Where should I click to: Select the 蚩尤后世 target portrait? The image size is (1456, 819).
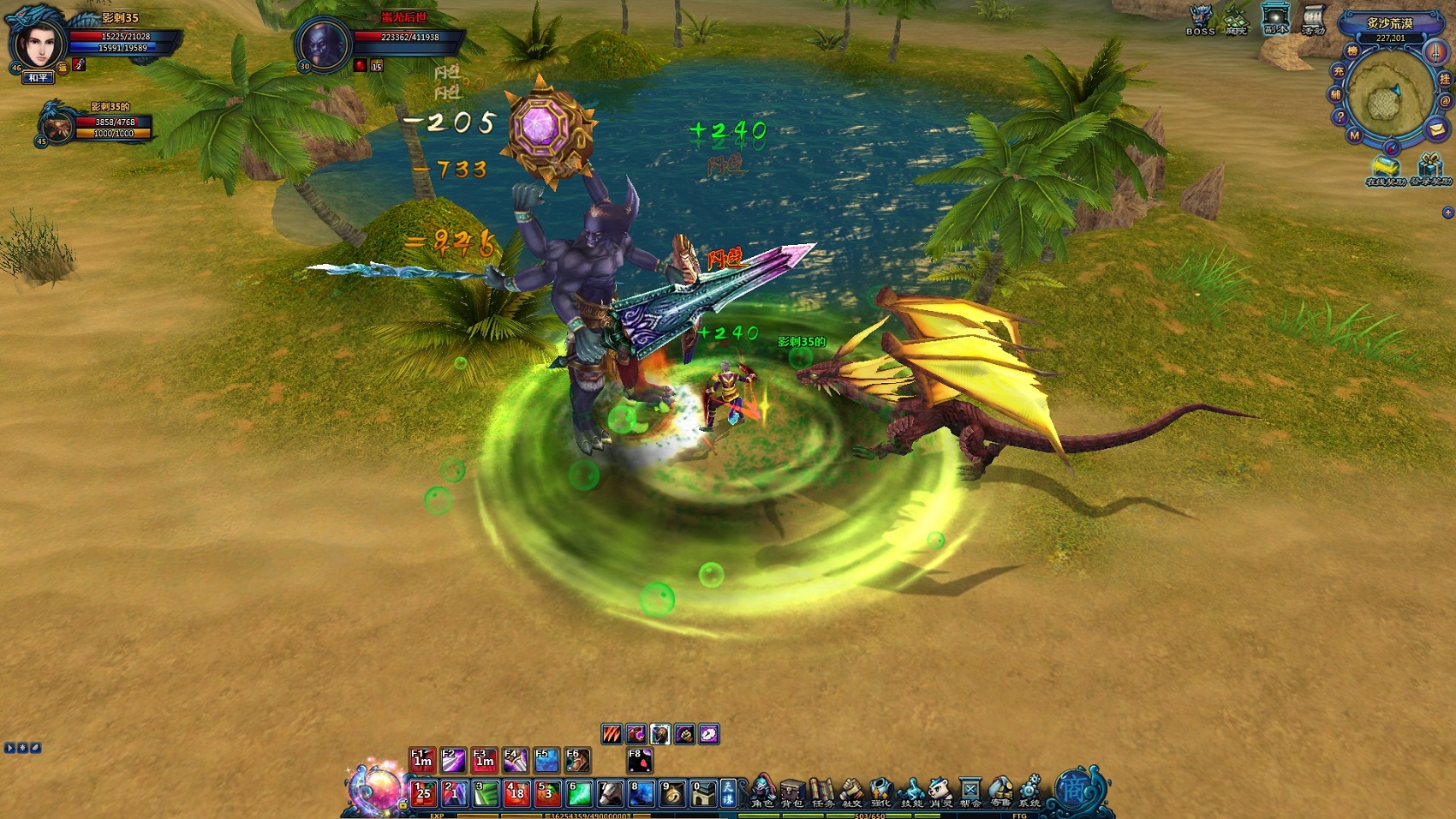323,45
